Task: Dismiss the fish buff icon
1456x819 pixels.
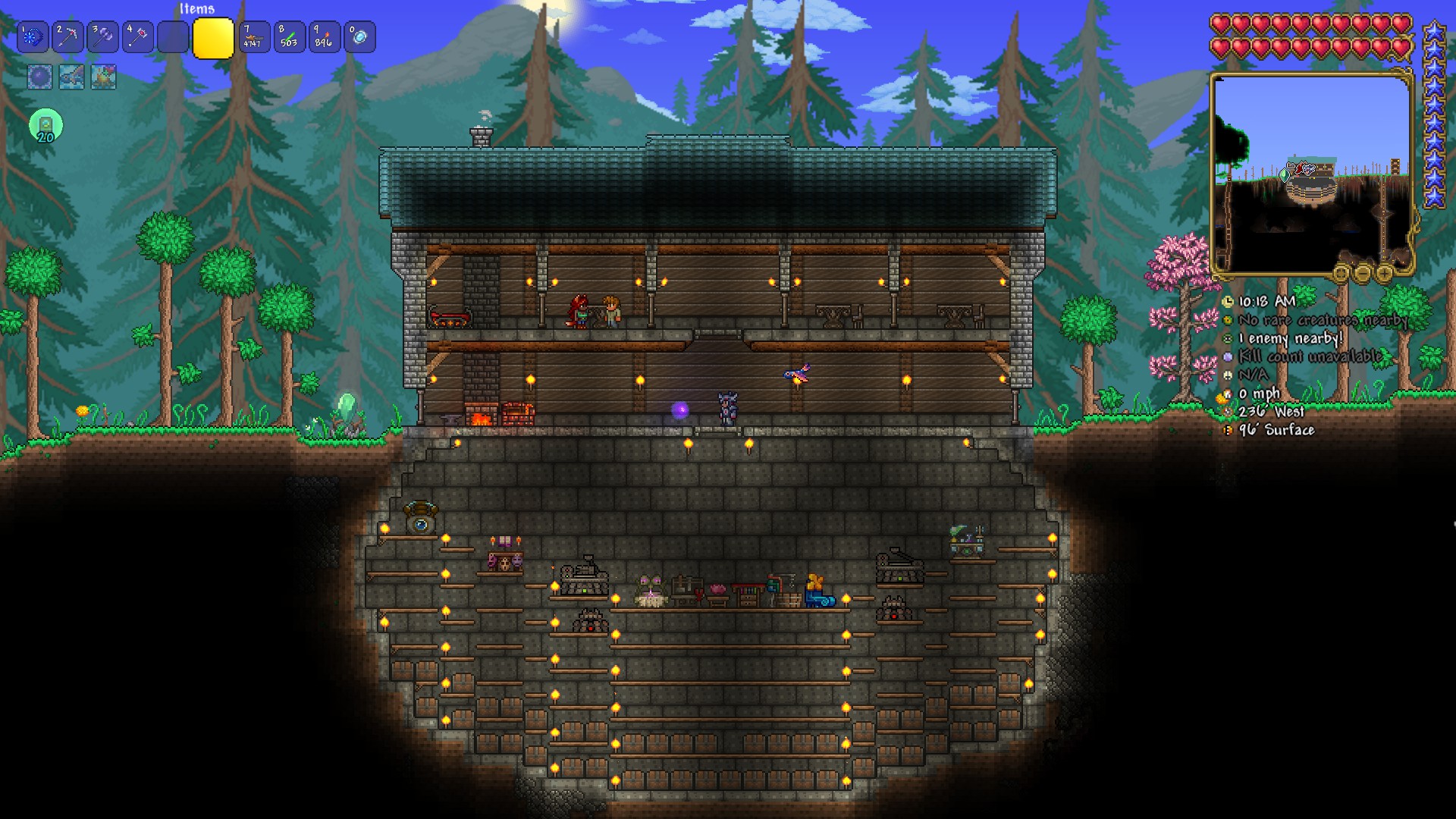Action: point(71,77)
